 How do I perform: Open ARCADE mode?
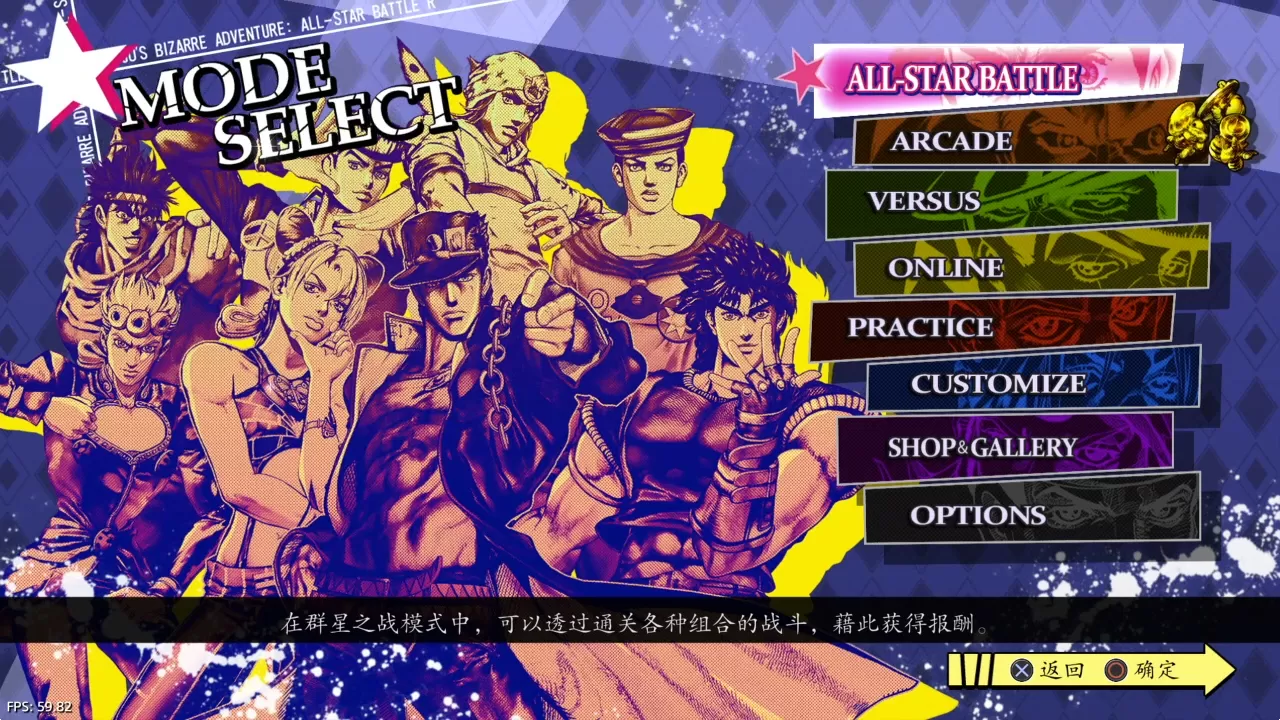[x=950, y=141]
